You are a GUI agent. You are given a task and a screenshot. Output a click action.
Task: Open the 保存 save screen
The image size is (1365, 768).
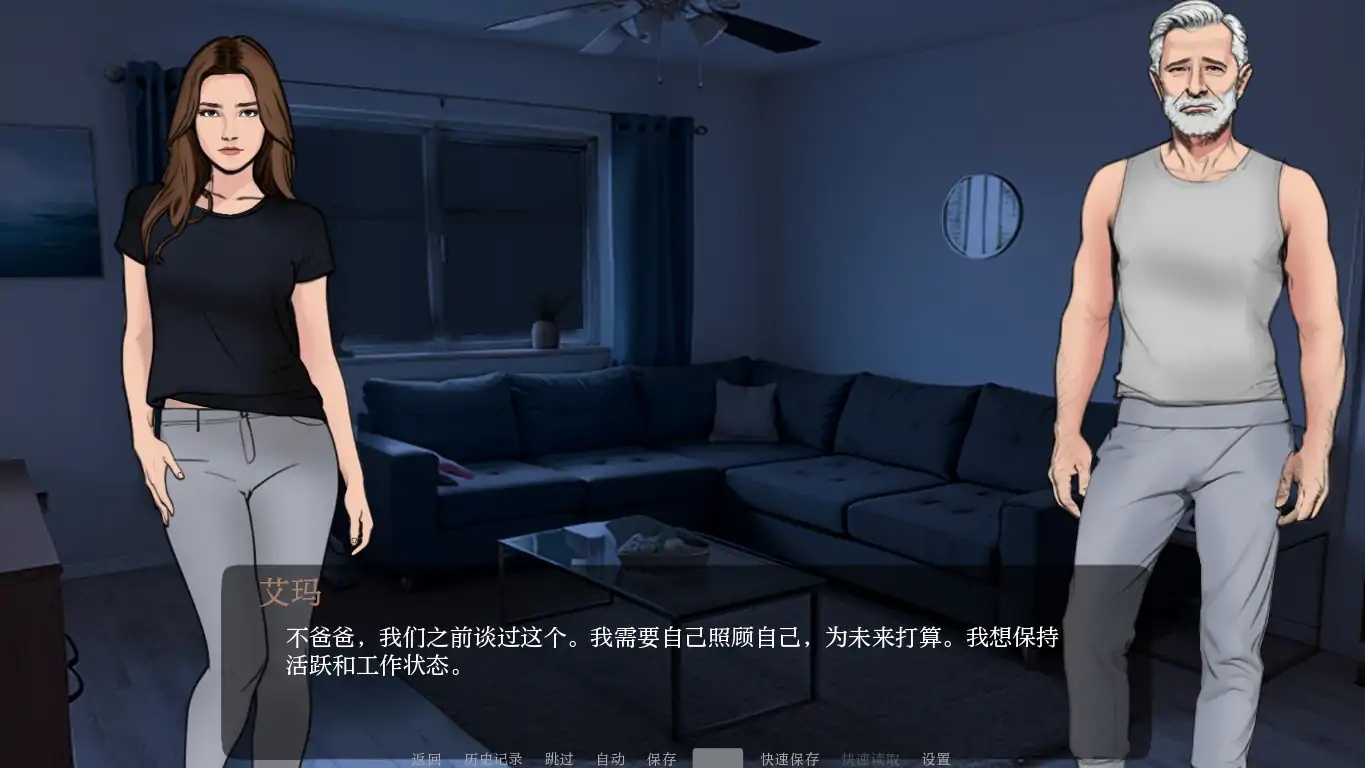pos(663,759)
